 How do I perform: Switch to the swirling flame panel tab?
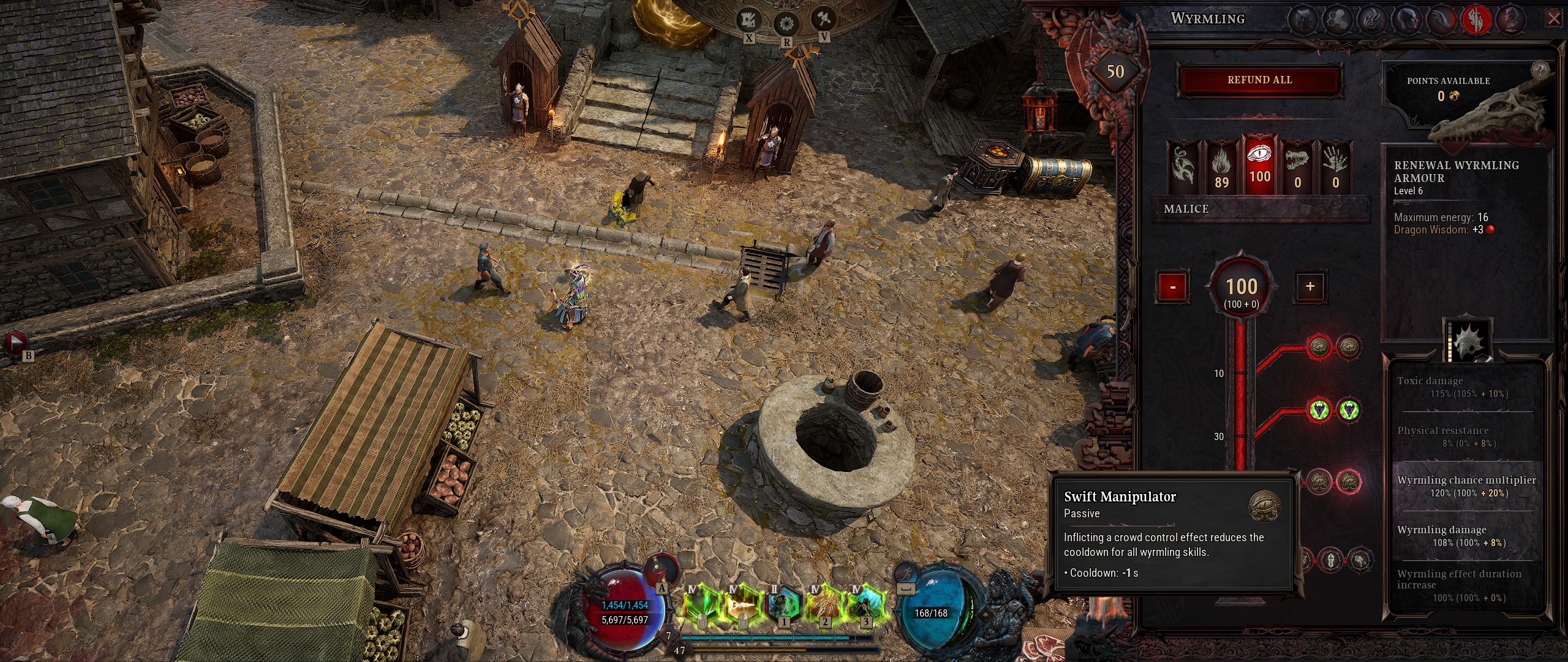click(x=1371, y=20)
